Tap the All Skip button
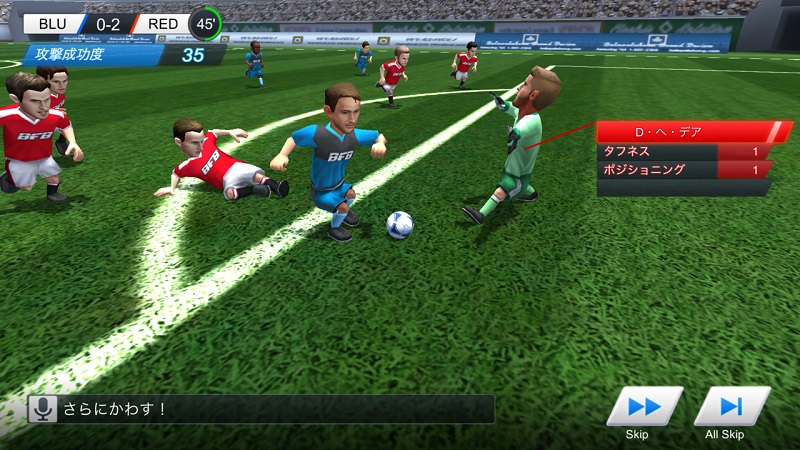The height and width of the screenshot is (450, 800). click(x=731, y=407)
